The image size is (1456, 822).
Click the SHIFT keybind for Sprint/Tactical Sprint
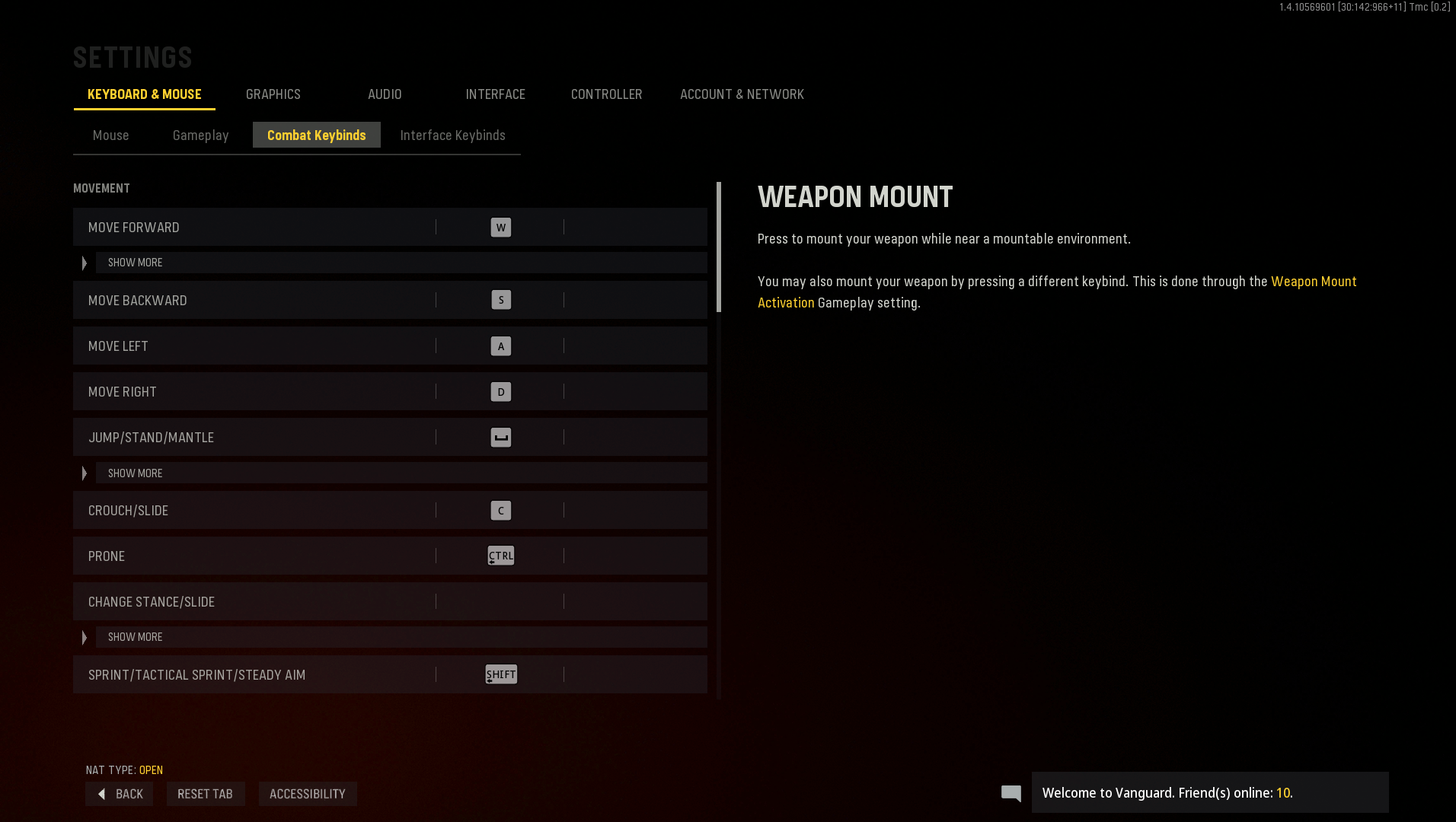500,674
